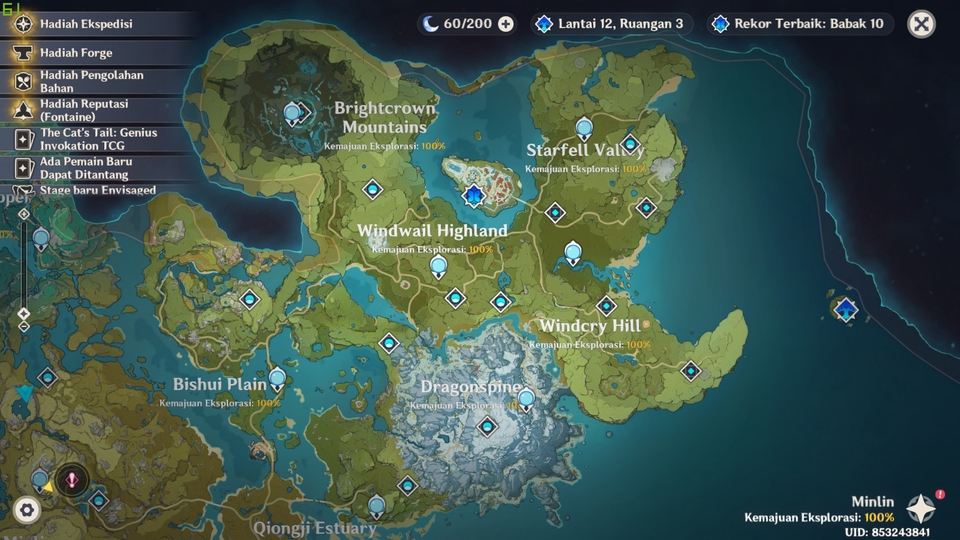Viewport: 960px width, 540px height.
Task: Select the blue domain marker on the eastern island
Action: [x=846, y=309]
